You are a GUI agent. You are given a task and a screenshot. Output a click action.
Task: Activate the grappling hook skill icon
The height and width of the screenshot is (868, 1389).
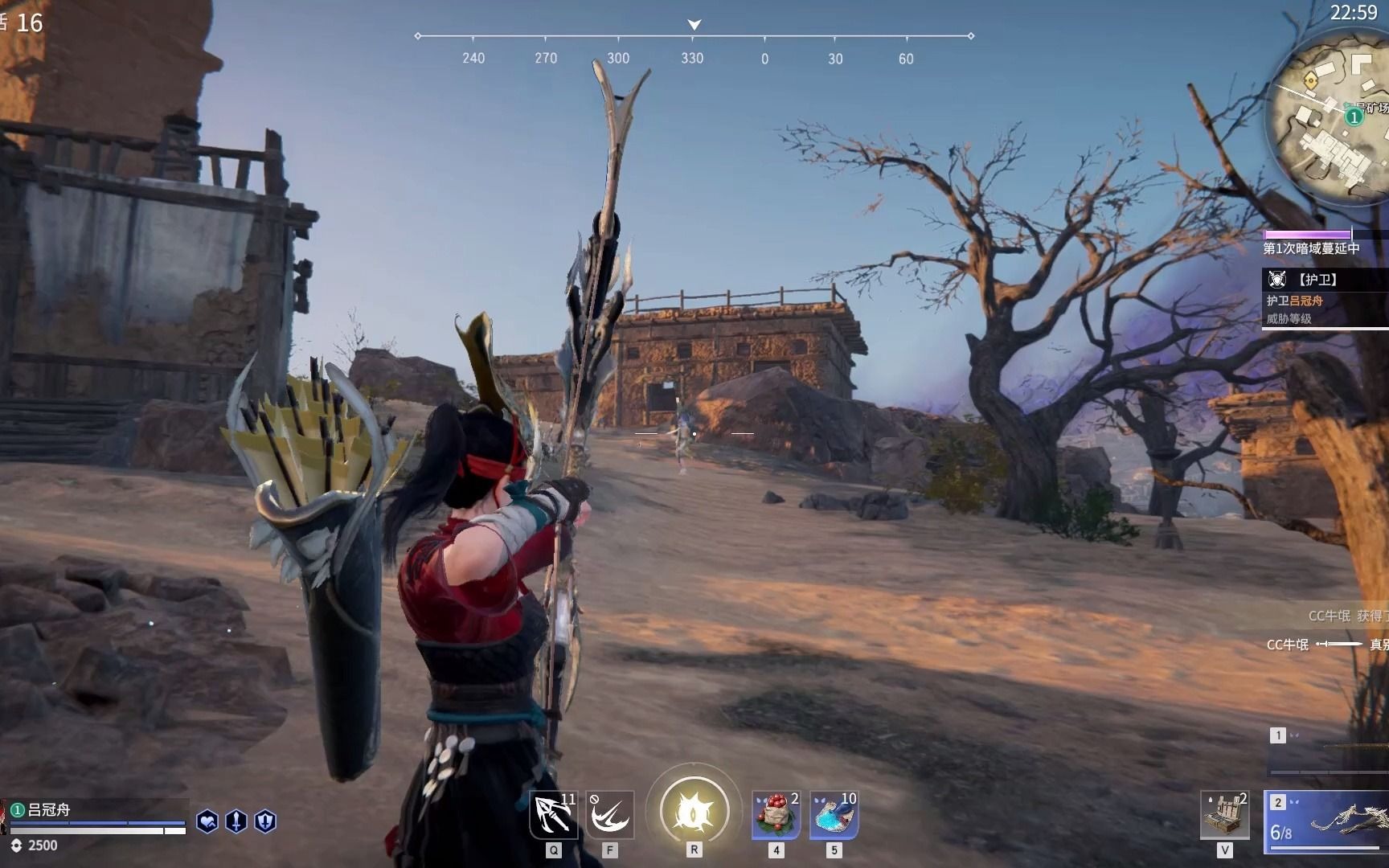click(x=553, y=816)
